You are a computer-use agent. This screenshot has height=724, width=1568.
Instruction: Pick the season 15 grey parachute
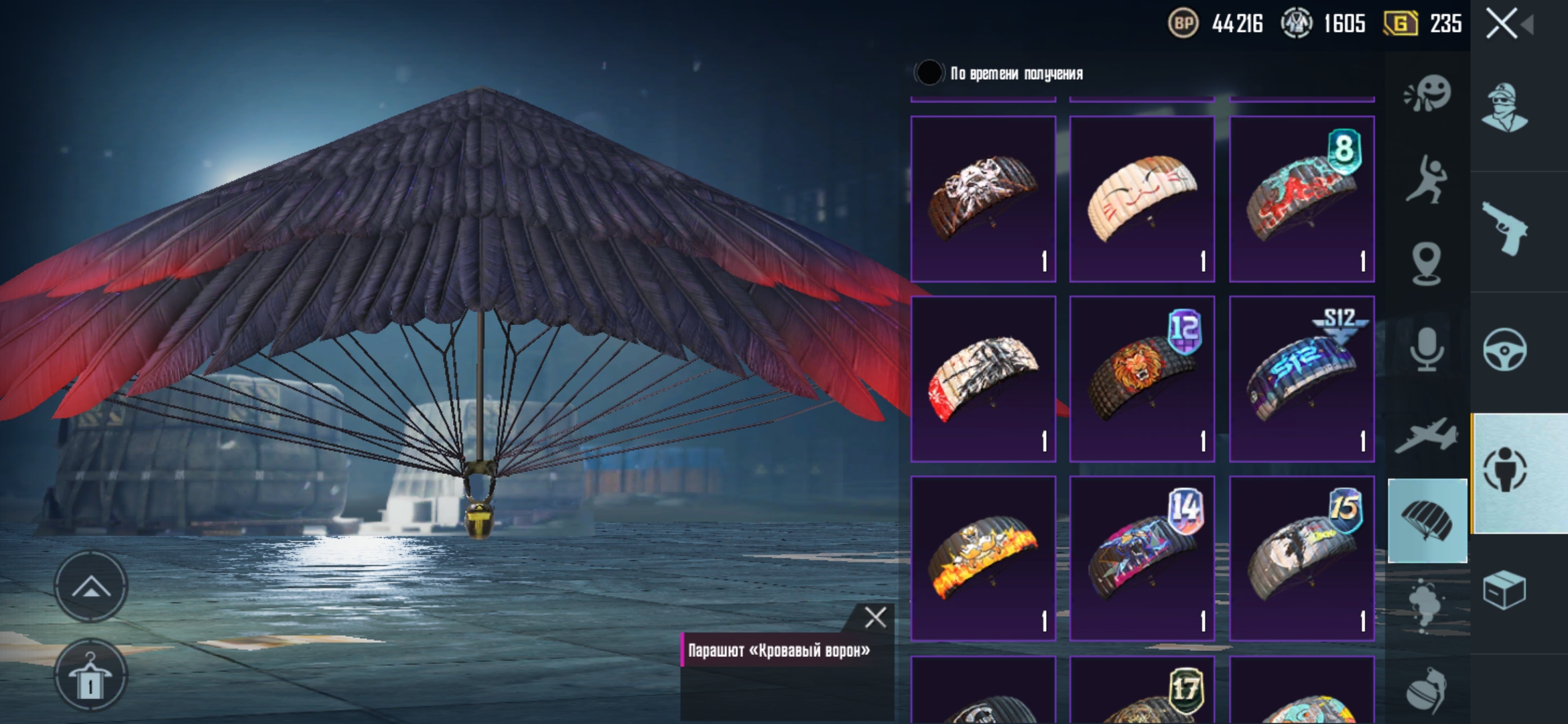1301,558
